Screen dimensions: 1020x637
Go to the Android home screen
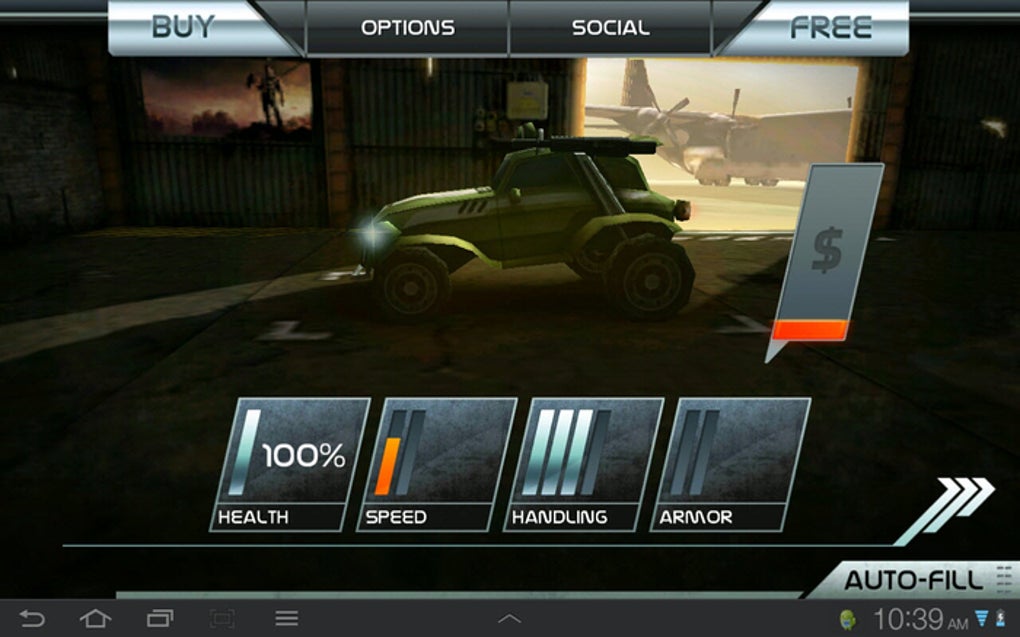pos(95,619)
